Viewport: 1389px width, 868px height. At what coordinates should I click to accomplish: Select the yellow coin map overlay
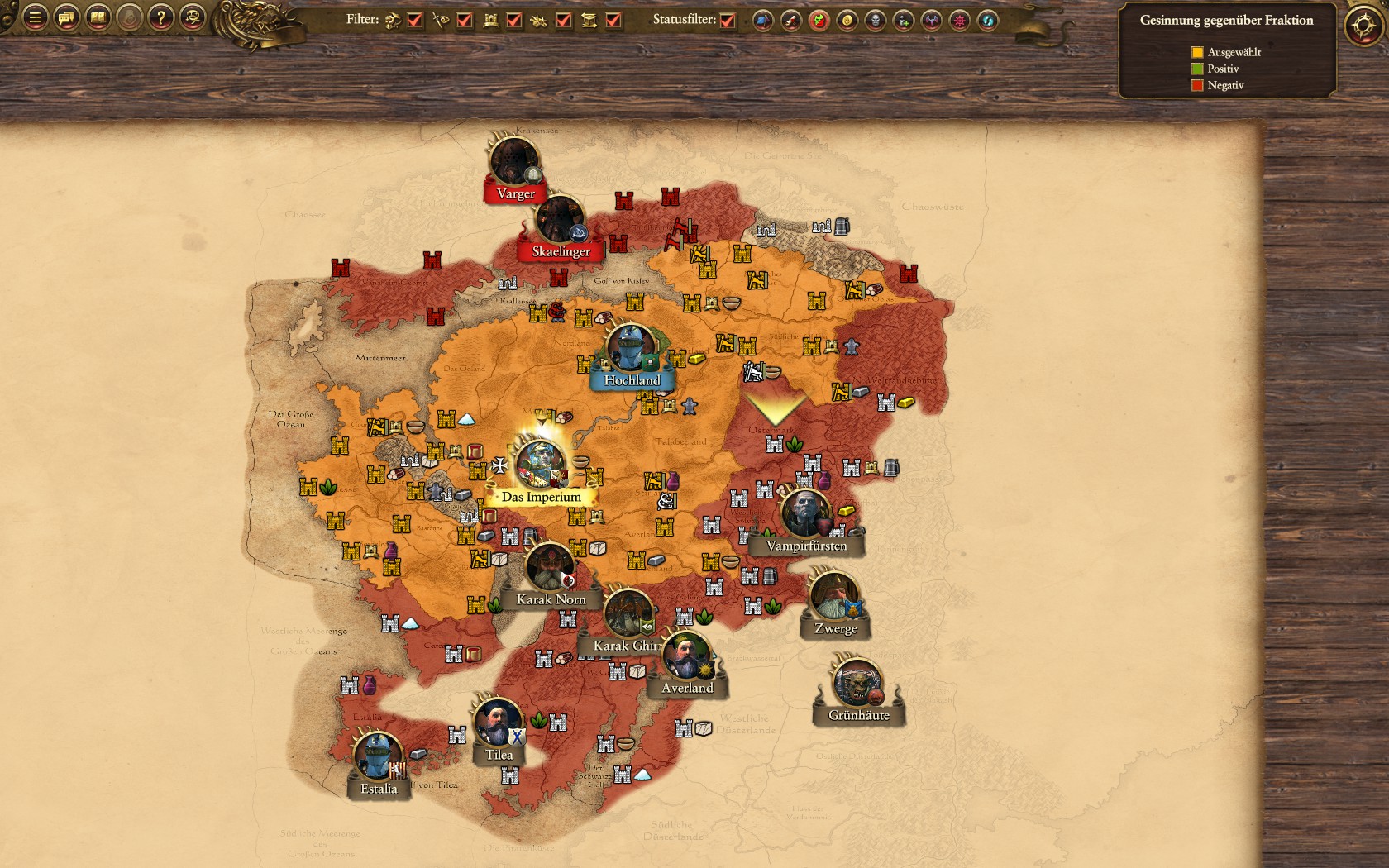[x=847, y=21]
